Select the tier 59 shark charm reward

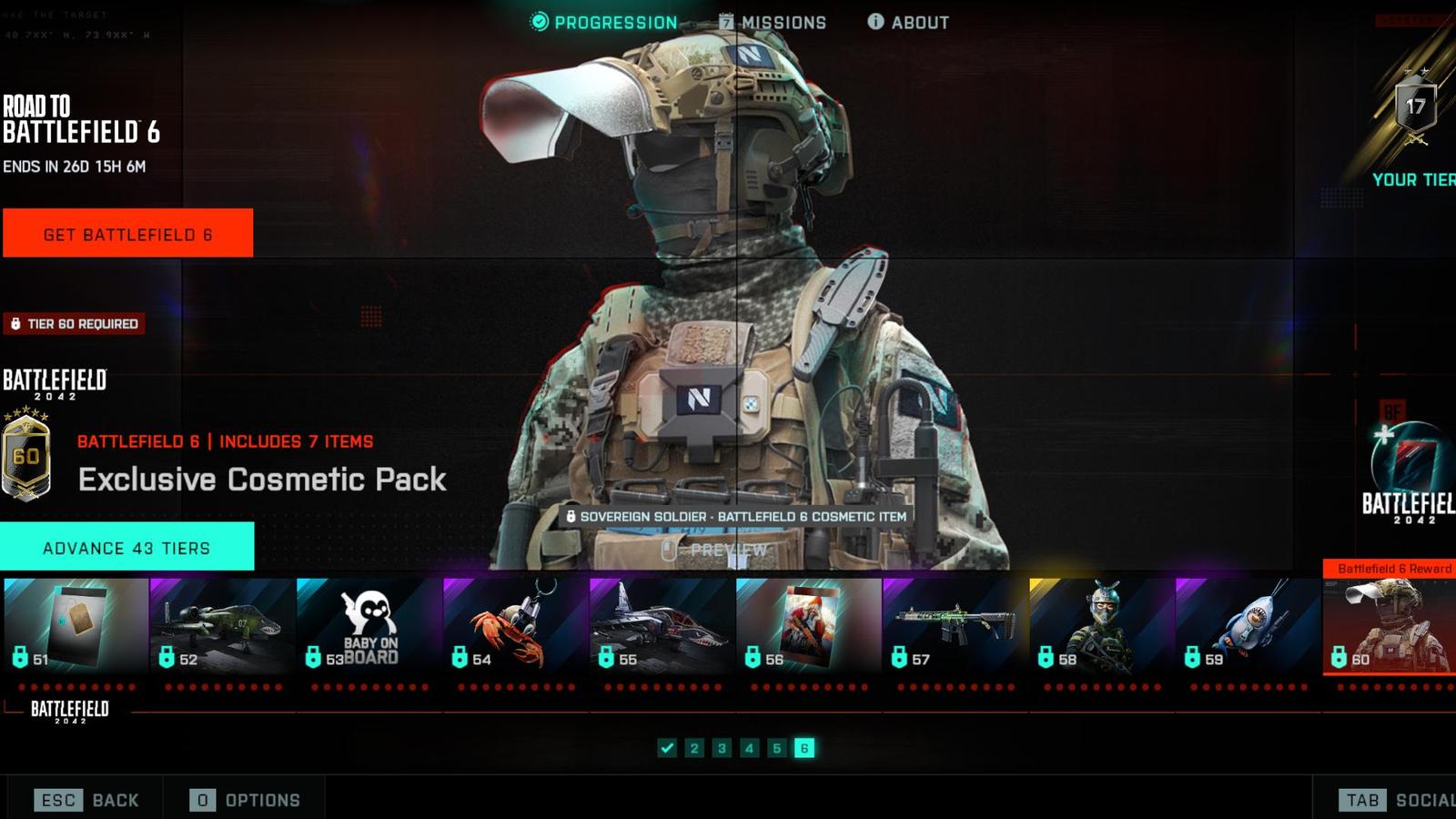tap(1249, 625)
